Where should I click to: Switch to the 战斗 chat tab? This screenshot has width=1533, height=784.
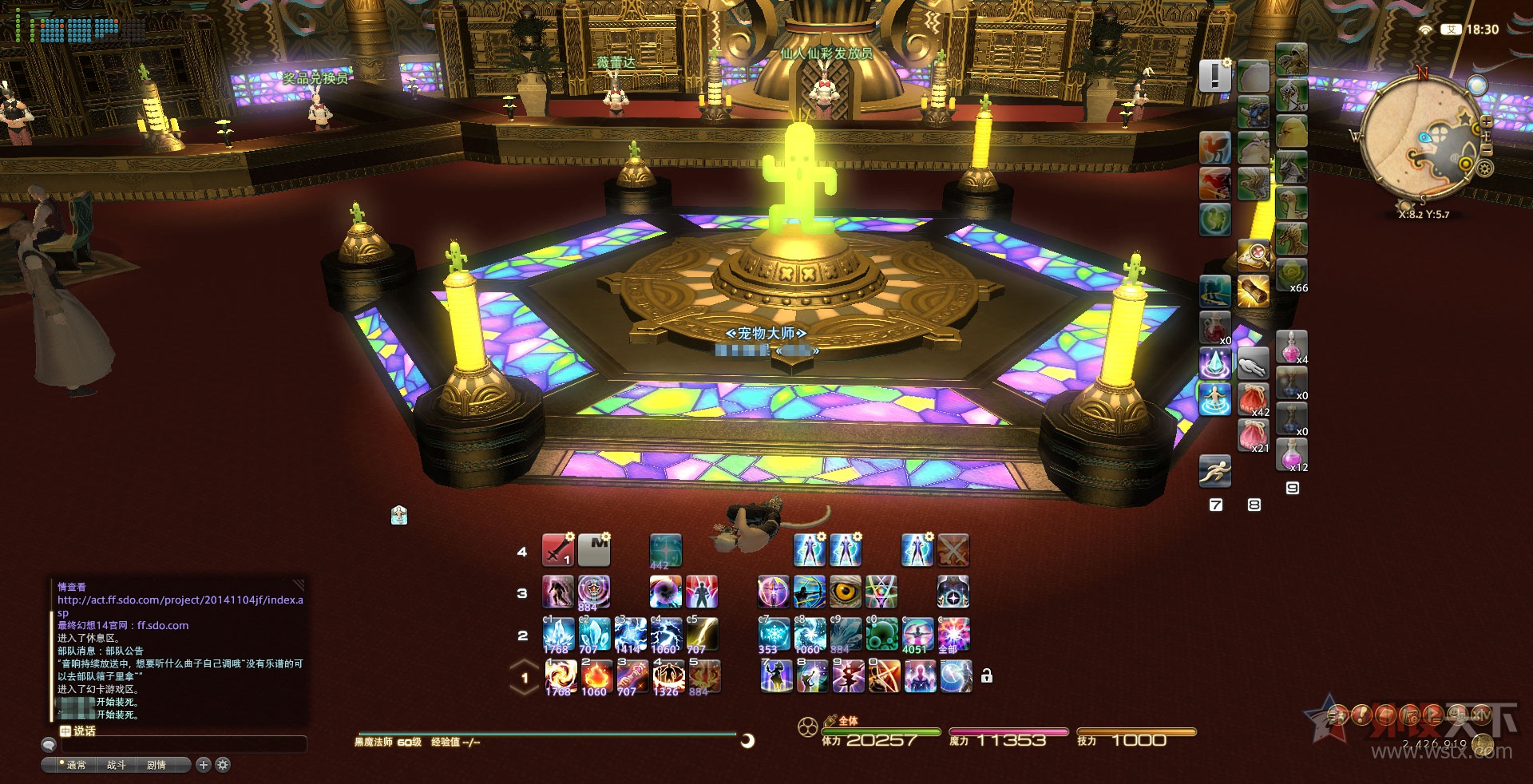pos(116,765)
